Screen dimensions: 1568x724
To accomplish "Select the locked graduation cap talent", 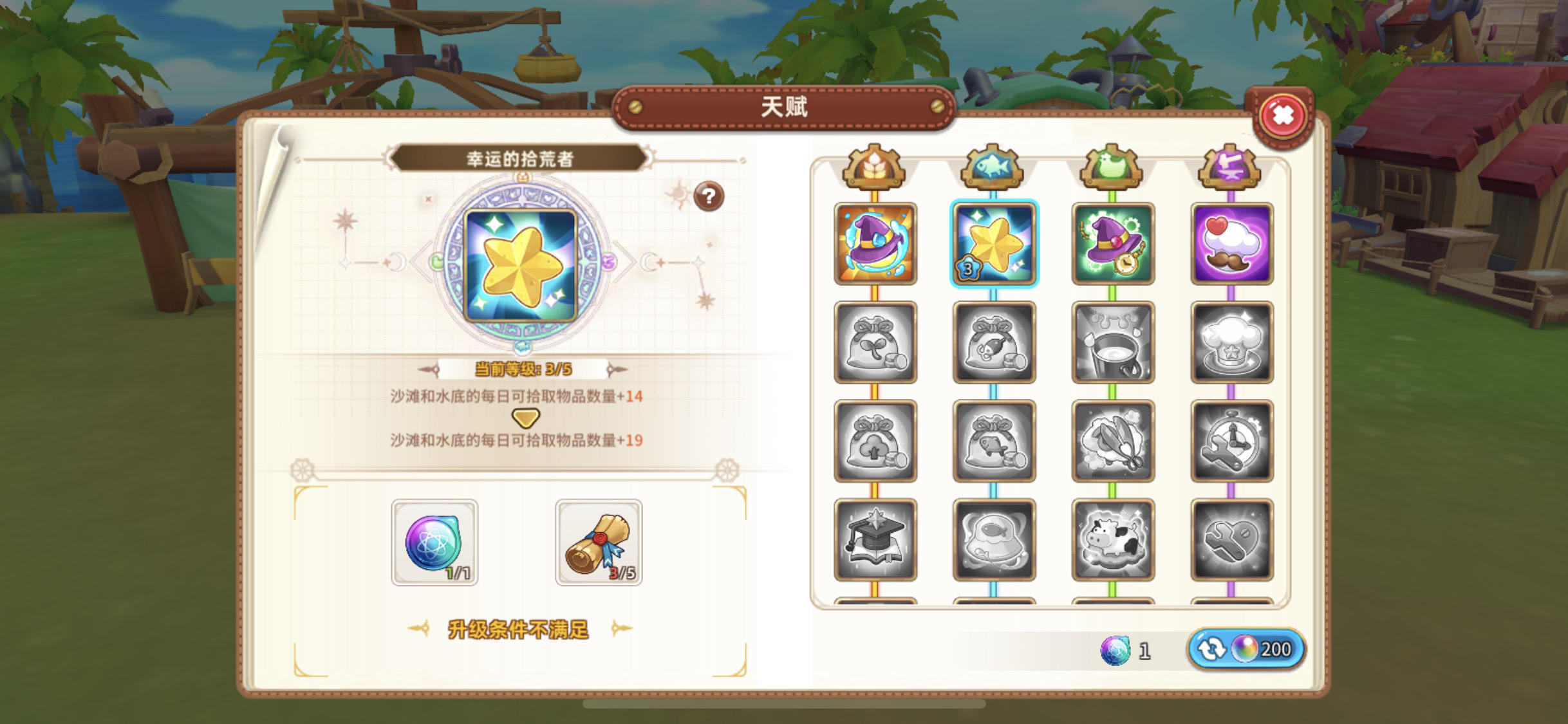I will click(x=875, y=539).
